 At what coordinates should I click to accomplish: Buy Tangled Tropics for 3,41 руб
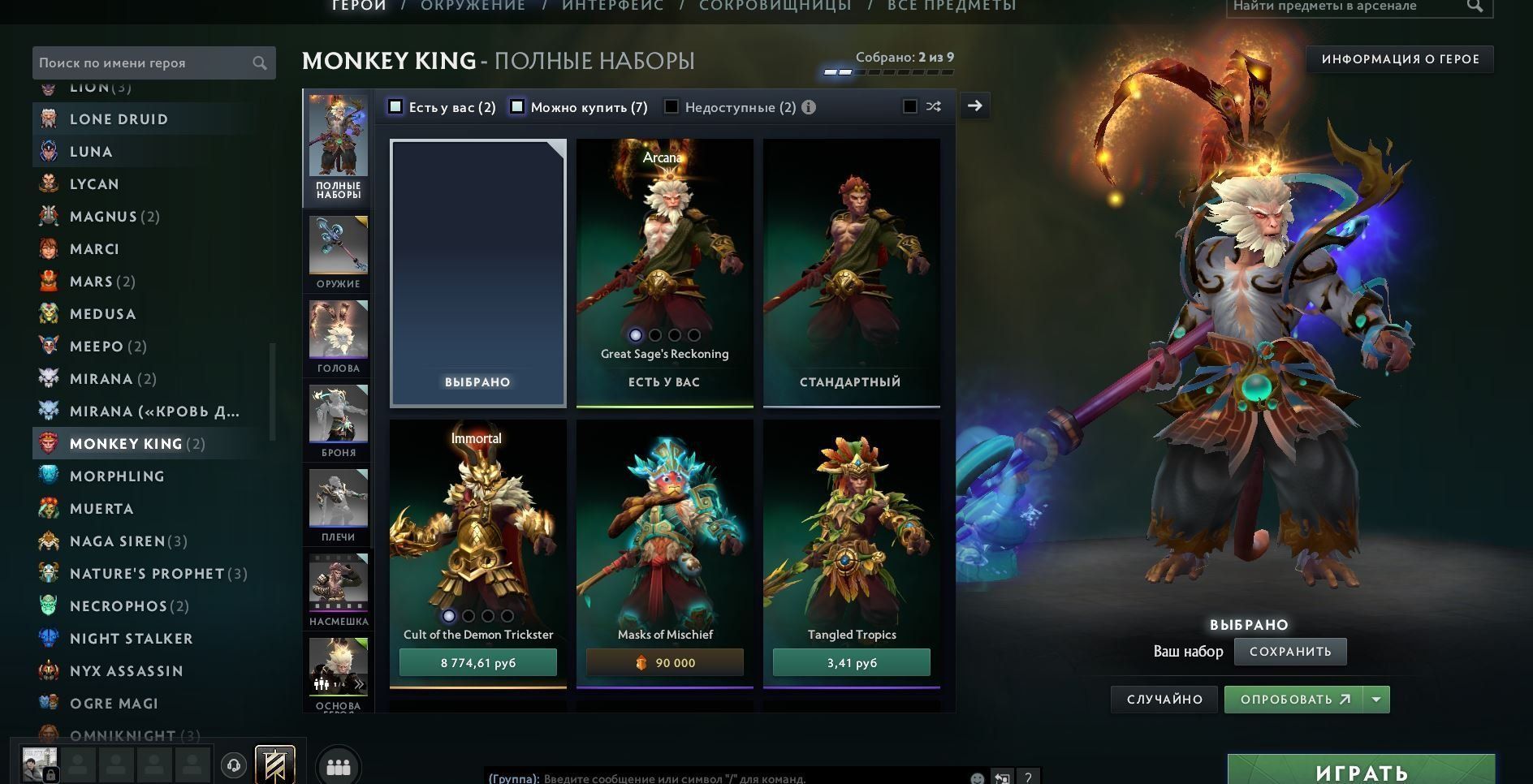(x=851, y=663)
